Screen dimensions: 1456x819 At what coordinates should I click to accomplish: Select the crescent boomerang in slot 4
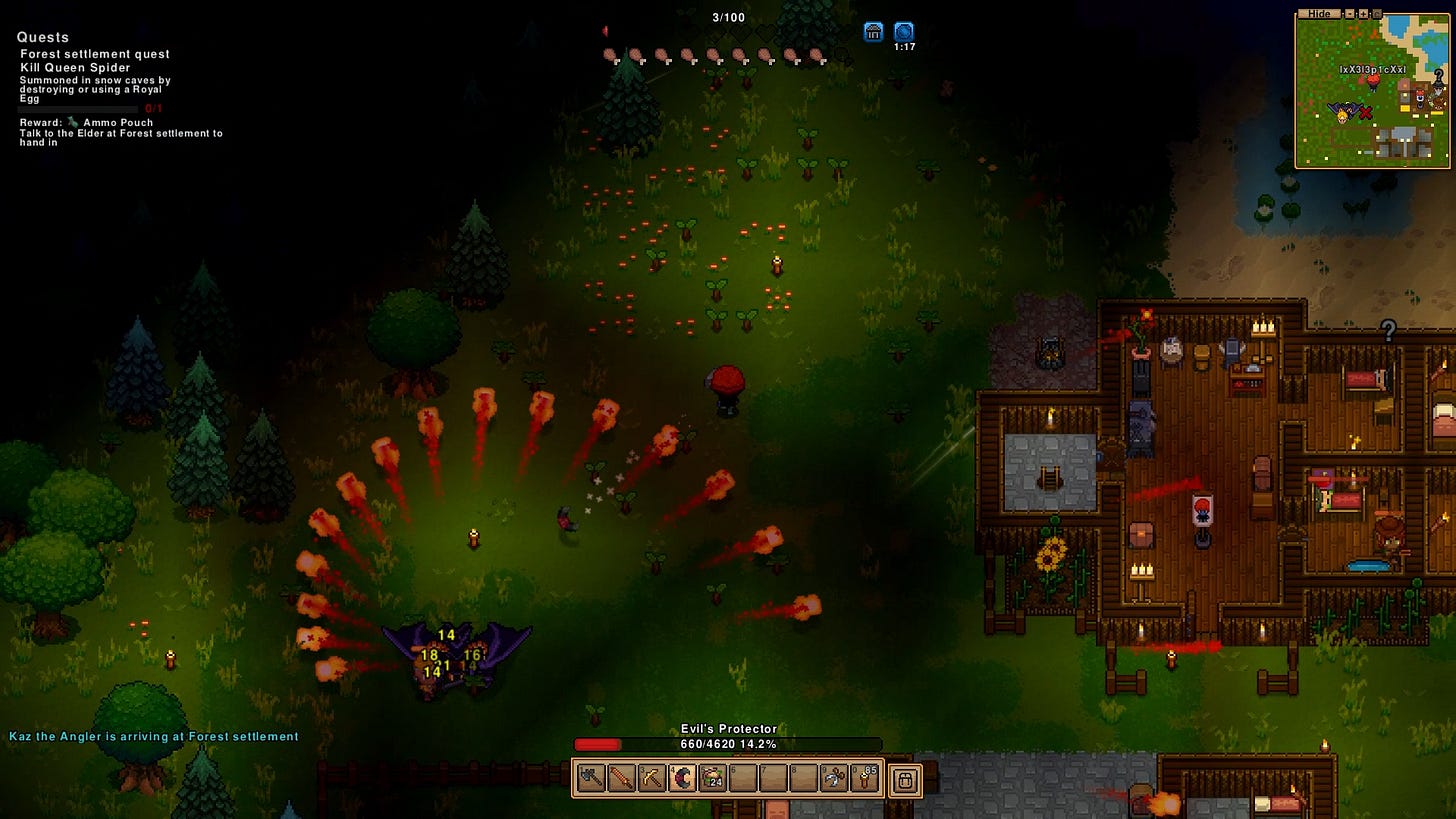(682, 777)
